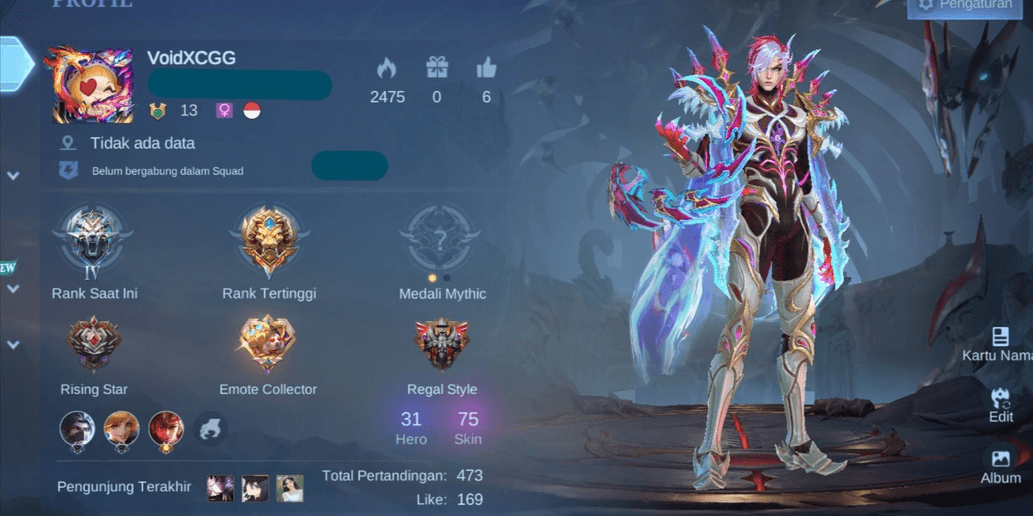The width and height of the screenshot is (1033, 516).
Task: Open the first recent visitor's avatar
Action: pos(220,488)
